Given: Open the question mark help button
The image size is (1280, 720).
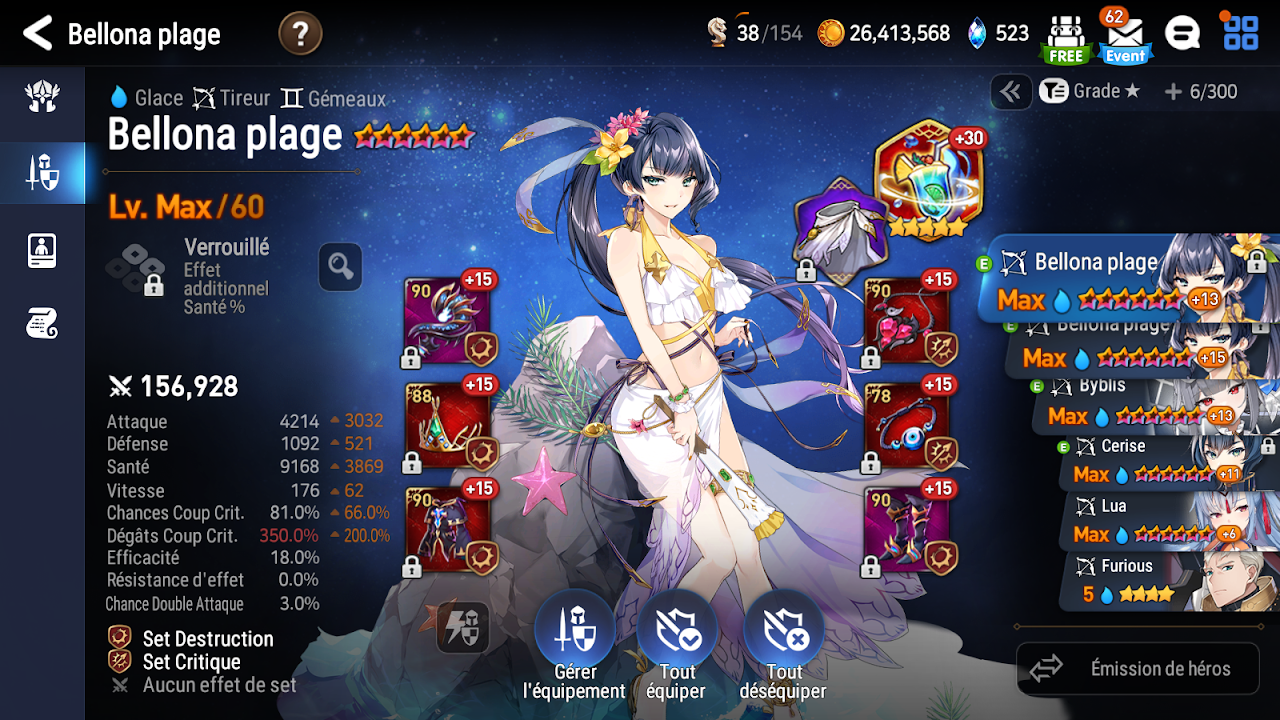Looking at the screenshot, I should click(300, 34).
